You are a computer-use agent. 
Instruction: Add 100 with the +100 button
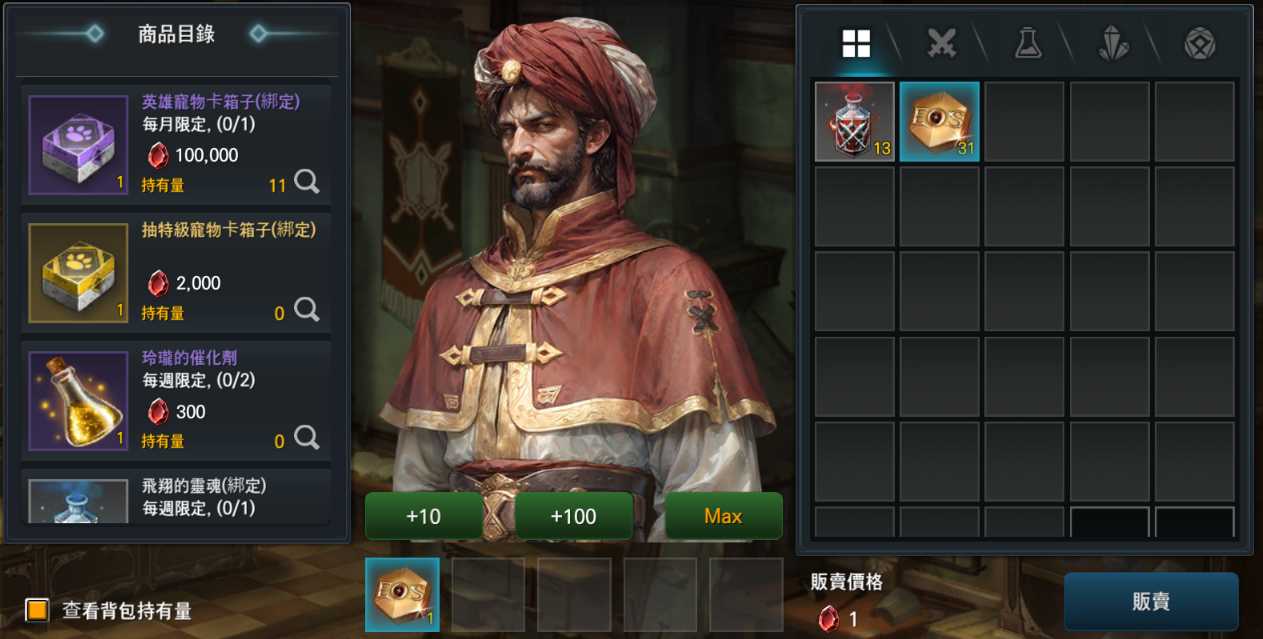point(574,516)
